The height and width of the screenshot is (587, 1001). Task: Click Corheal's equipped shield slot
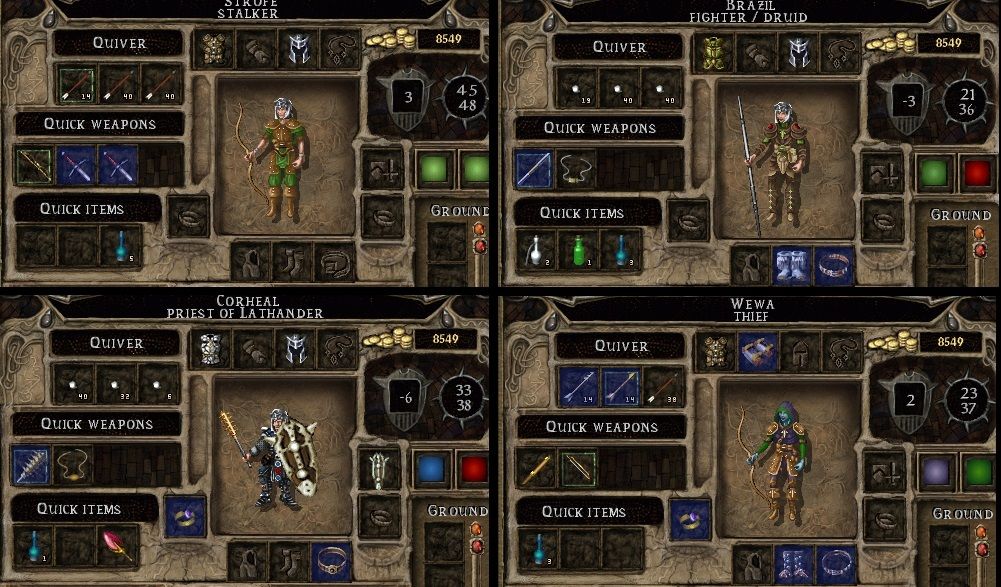click(379, 468)
